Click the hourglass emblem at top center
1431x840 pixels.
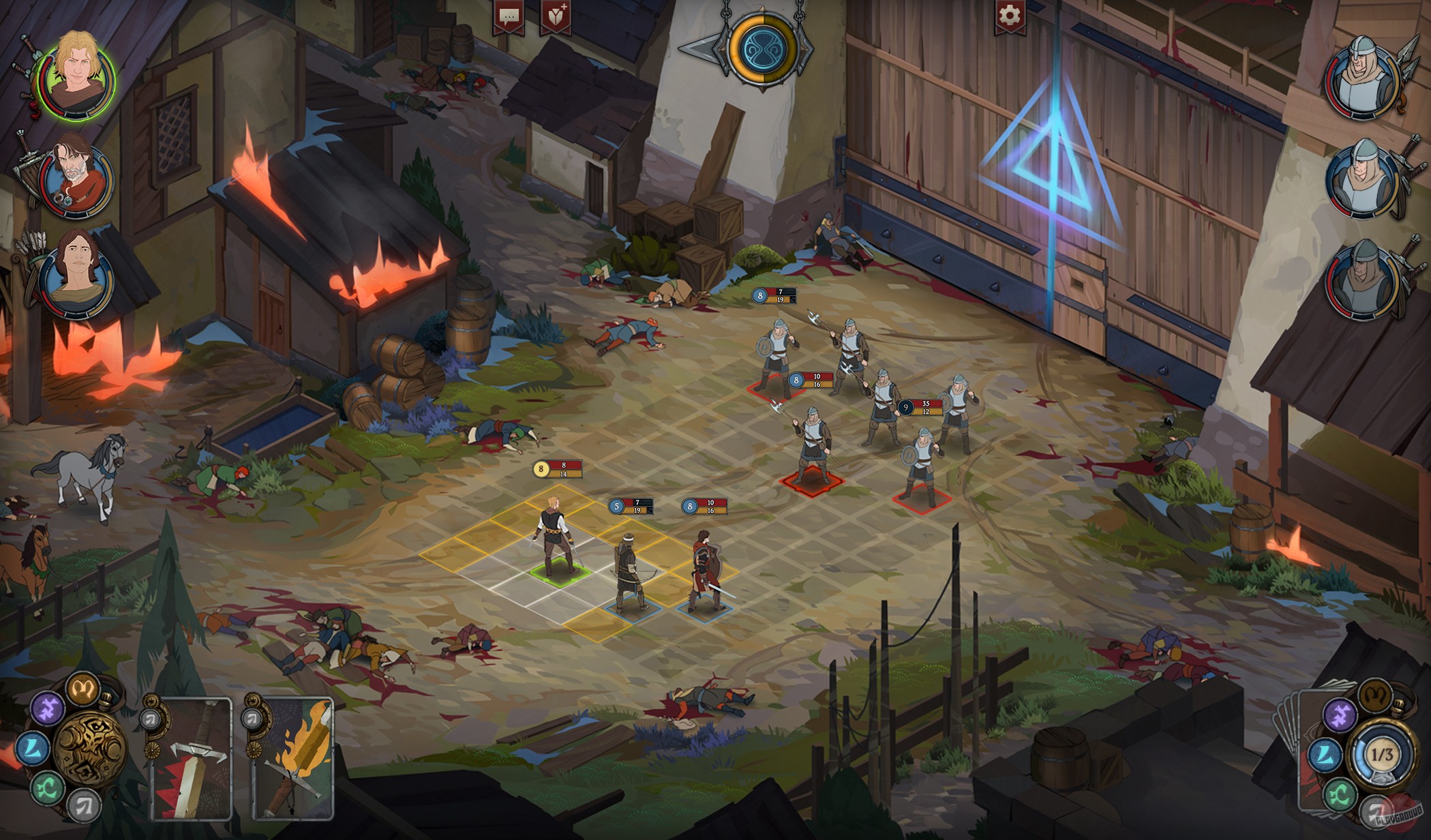point(763,49)
